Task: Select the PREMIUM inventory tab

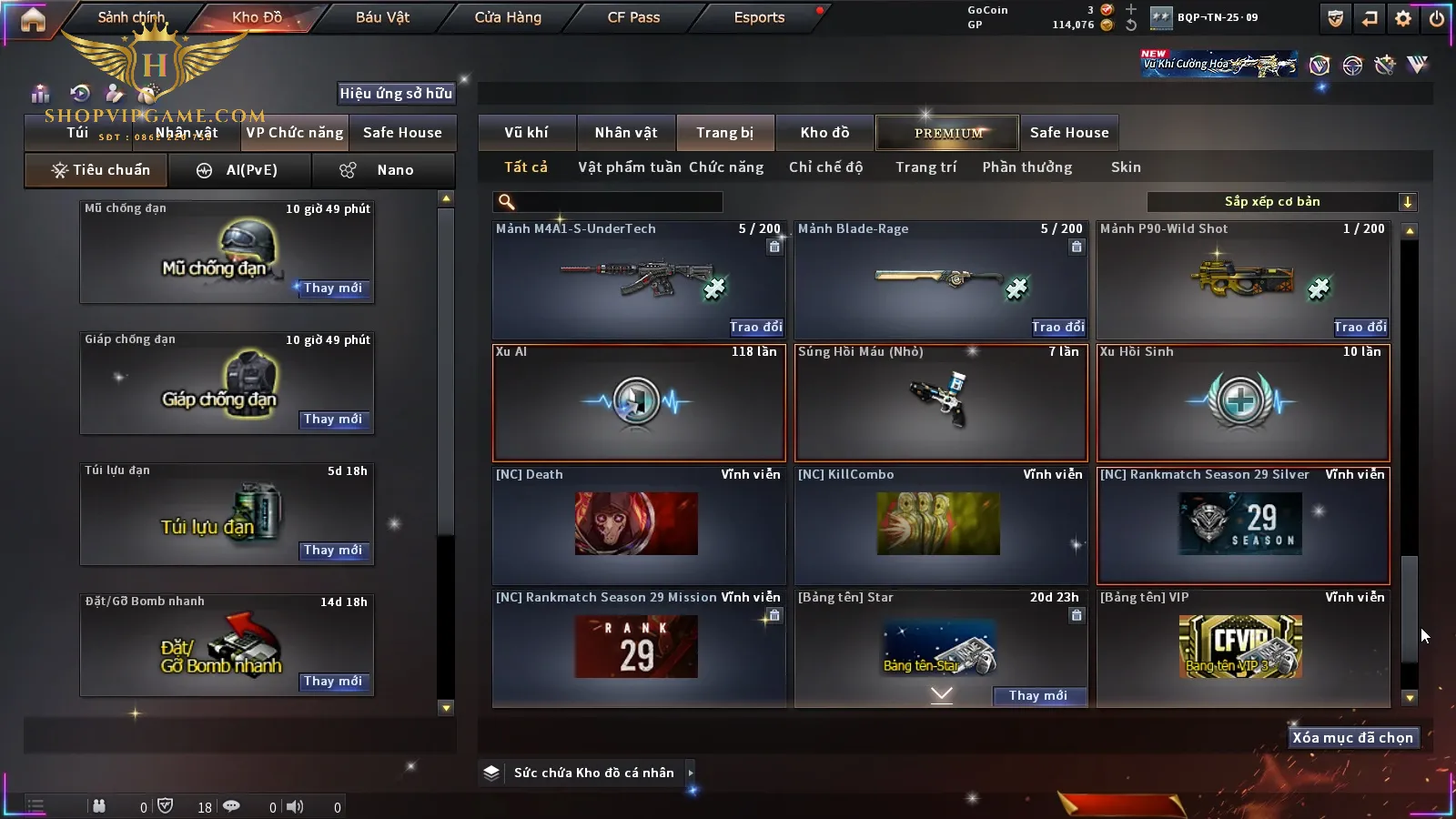Action: pos(948,133)
